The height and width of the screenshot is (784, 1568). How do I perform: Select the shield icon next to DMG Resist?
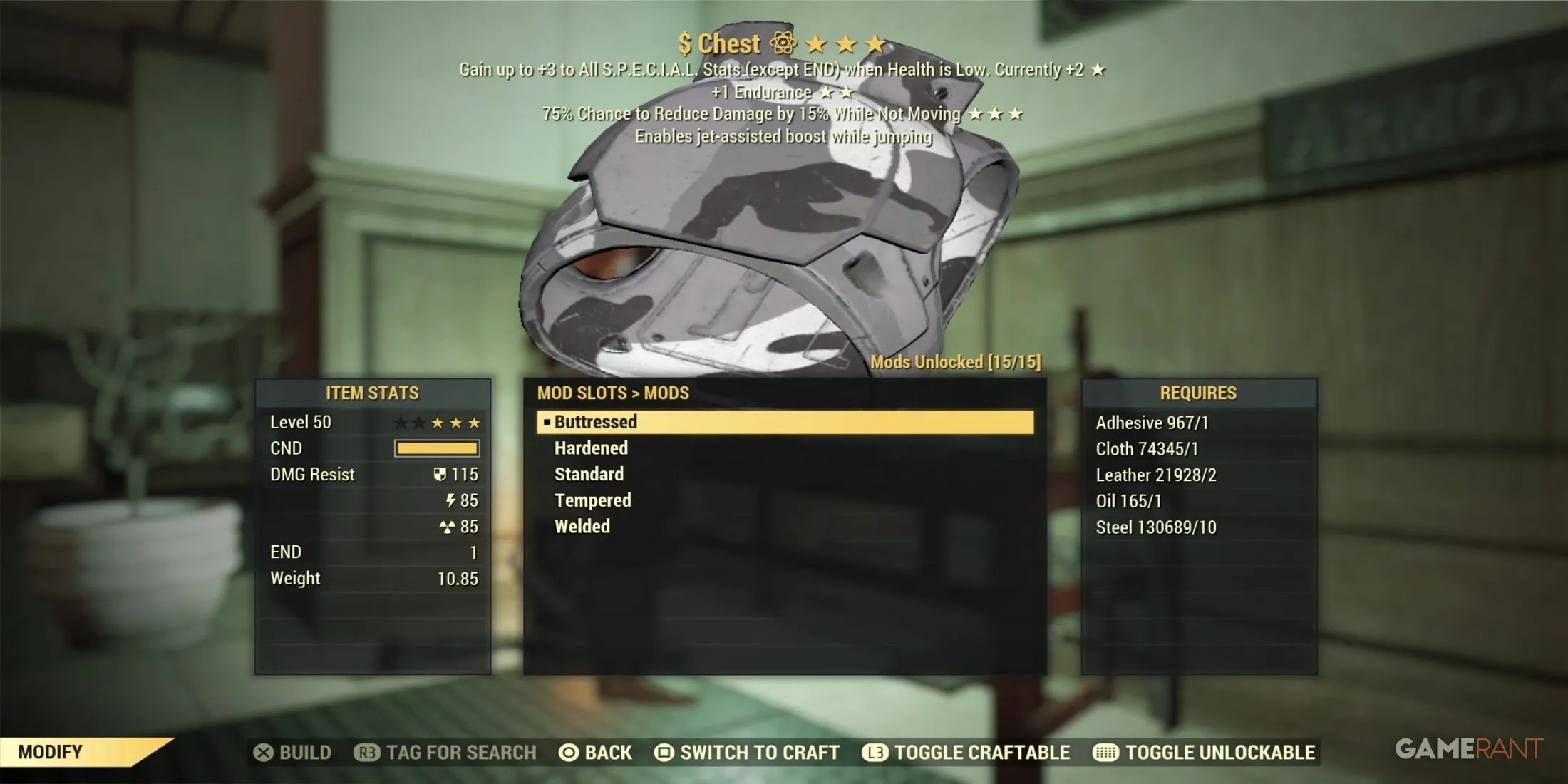[x=440, y=474]
